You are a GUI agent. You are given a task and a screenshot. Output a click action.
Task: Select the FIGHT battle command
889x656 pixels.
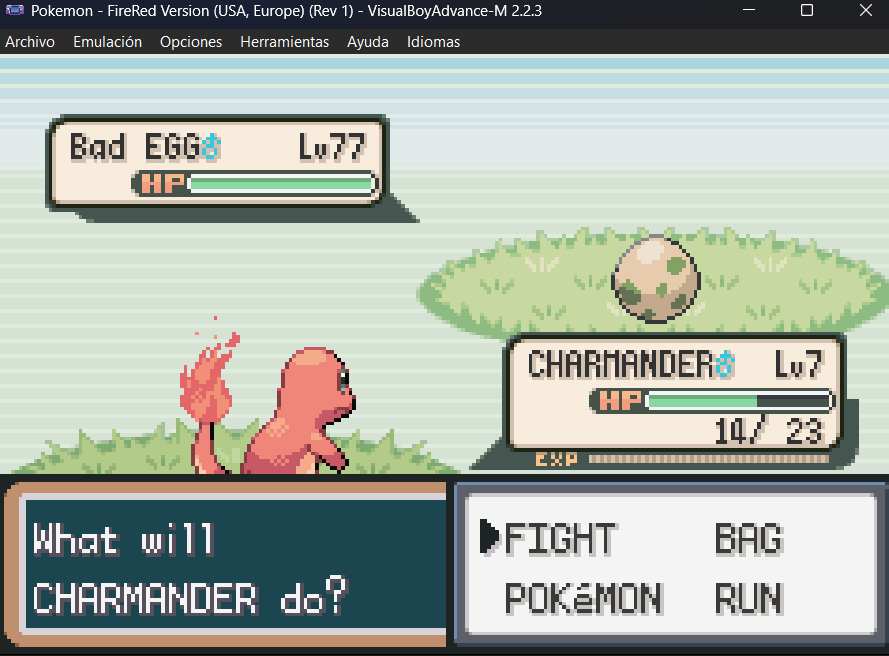tap(560, 539)
